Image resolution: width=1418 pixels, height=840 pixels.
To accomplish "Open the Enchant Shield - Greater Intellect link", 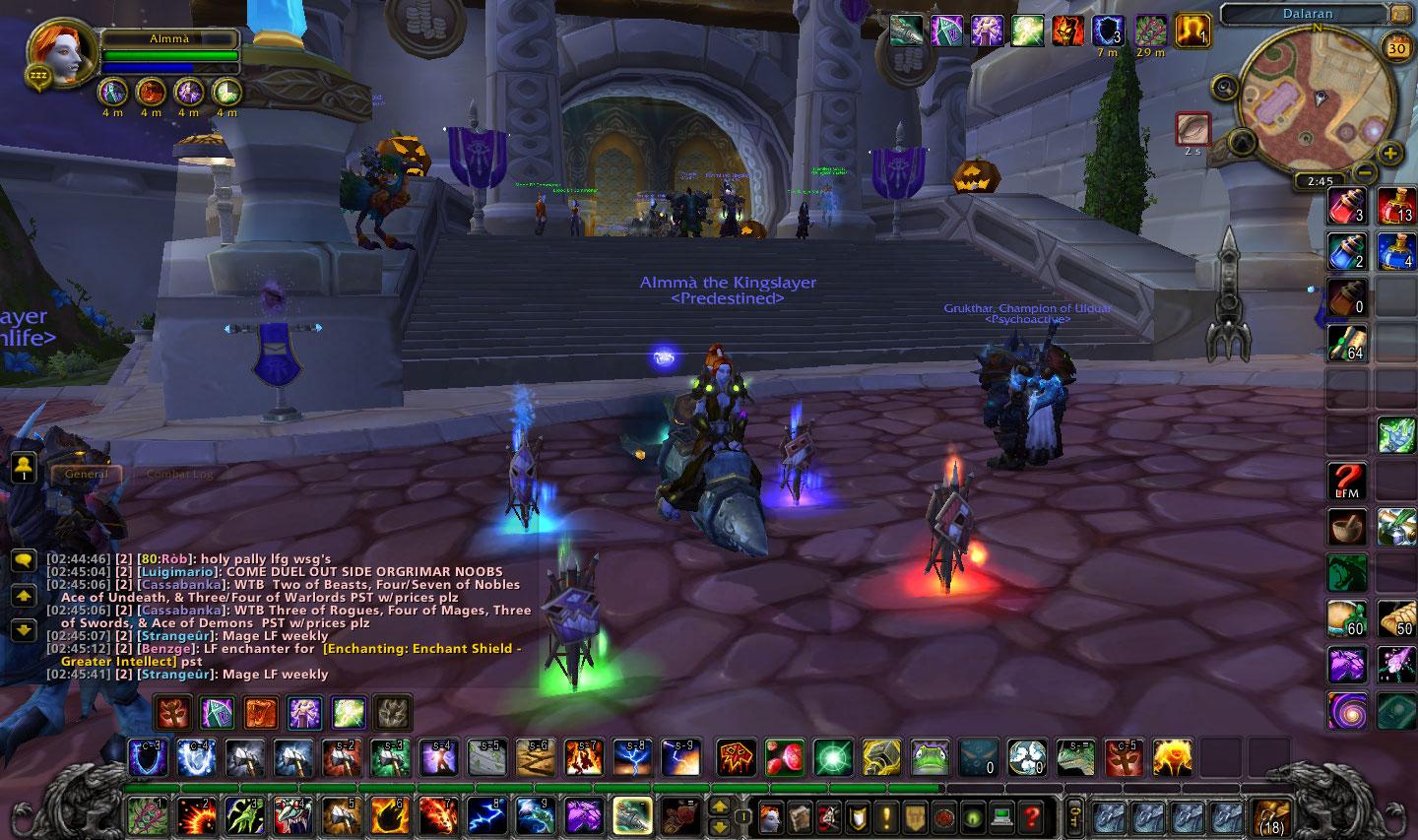I will [421, 649].
